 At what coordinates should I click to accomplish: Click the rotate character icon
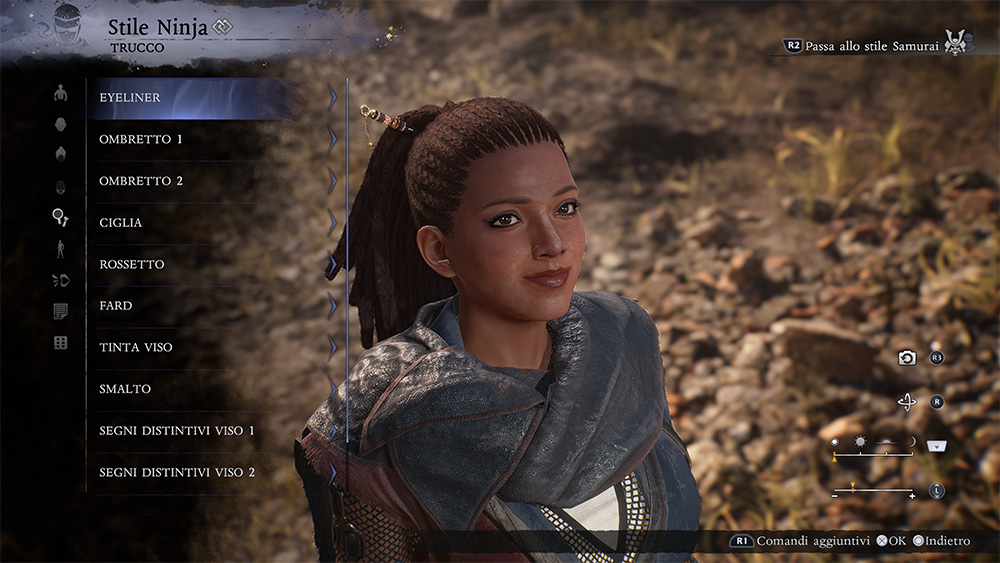907,402
